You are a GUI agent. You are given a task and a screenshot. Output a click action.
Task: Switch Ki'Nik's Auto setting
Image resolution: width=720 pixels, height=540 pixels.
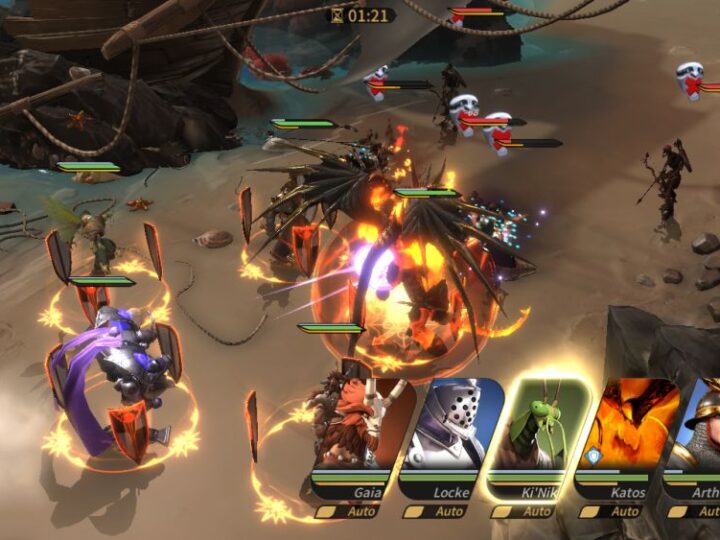tap(526, 511)
